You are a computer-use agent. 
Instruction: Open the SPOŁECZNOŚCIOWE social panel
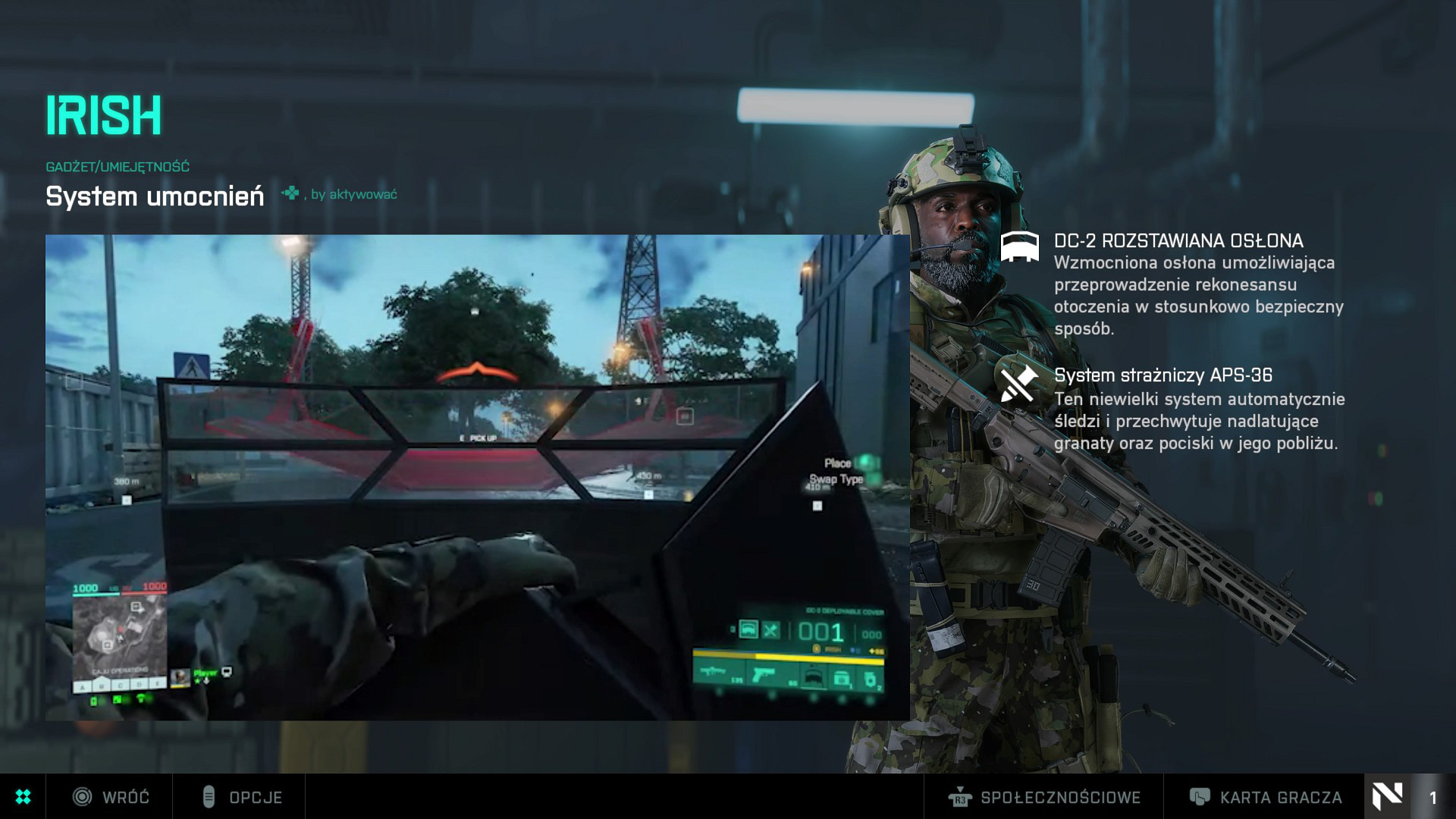click(1044, 797)
